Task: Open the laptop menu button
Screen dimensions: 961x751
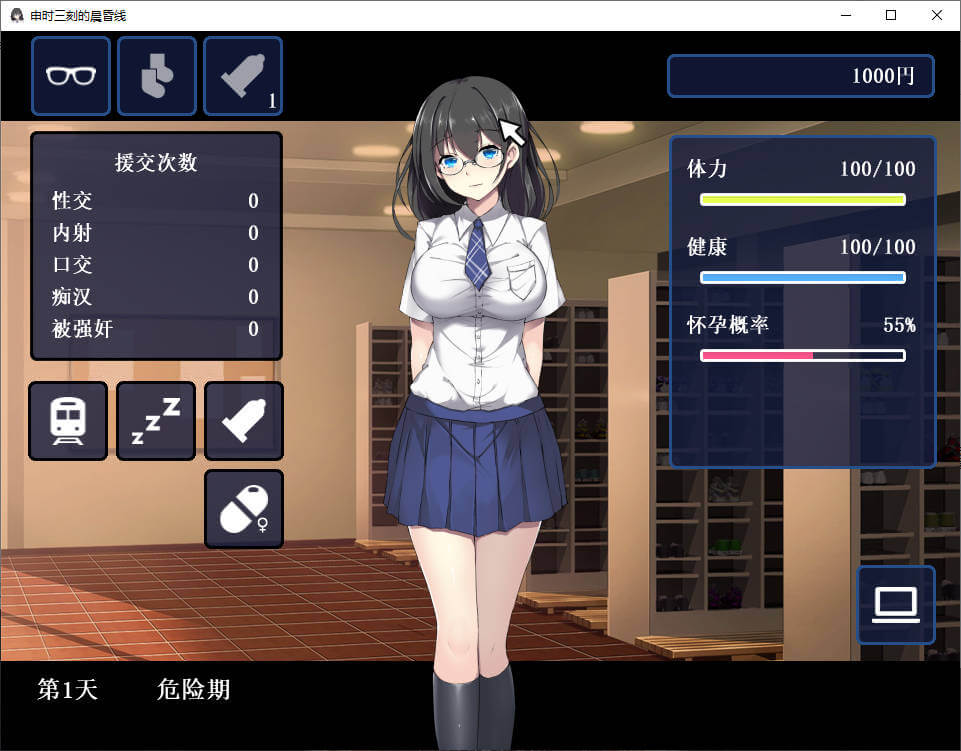Action: click(896, 605)
